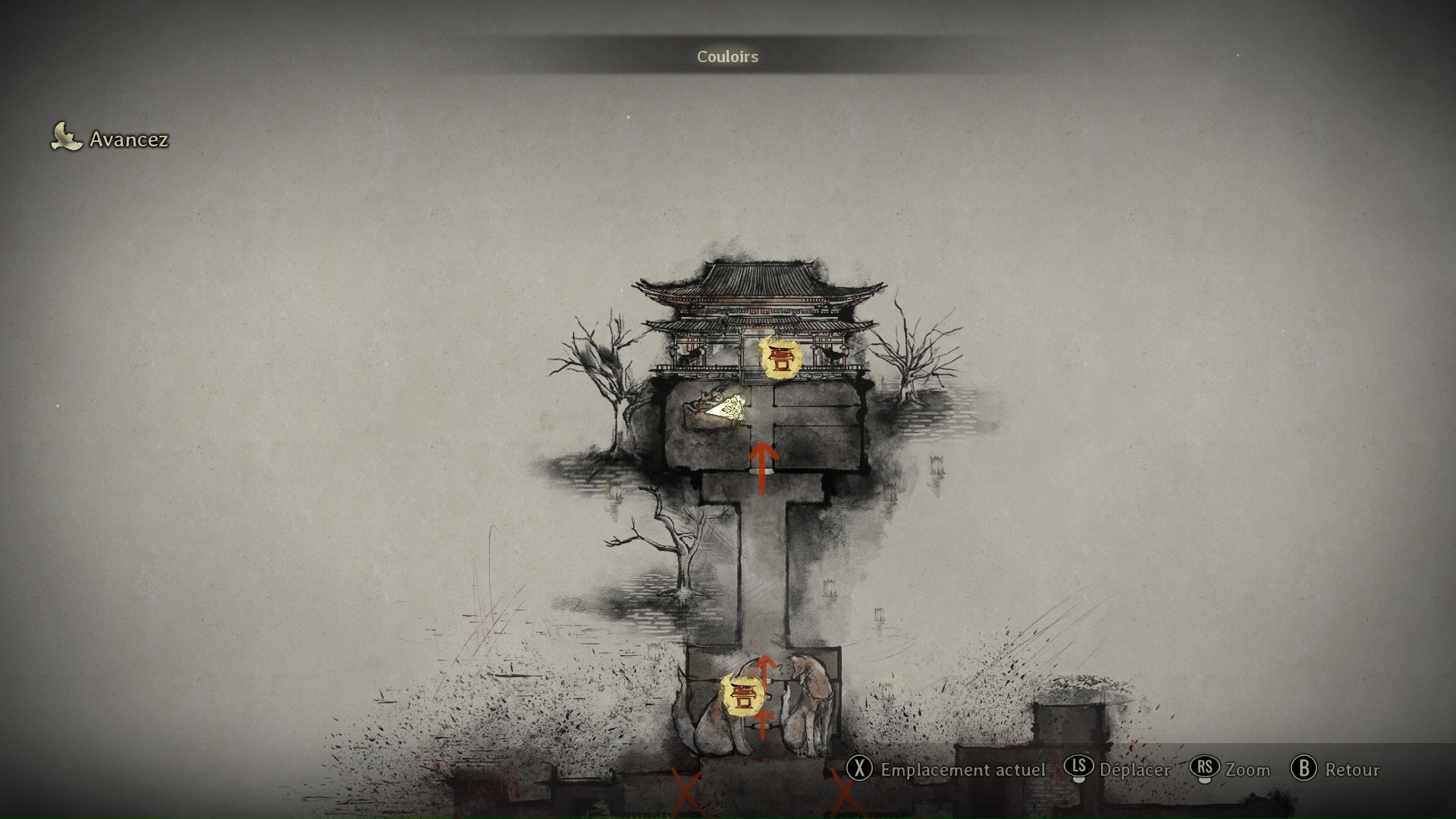Click the X button prompt for Emplacement actuel
1456x819 pixels.
click(x=861, y=770)
